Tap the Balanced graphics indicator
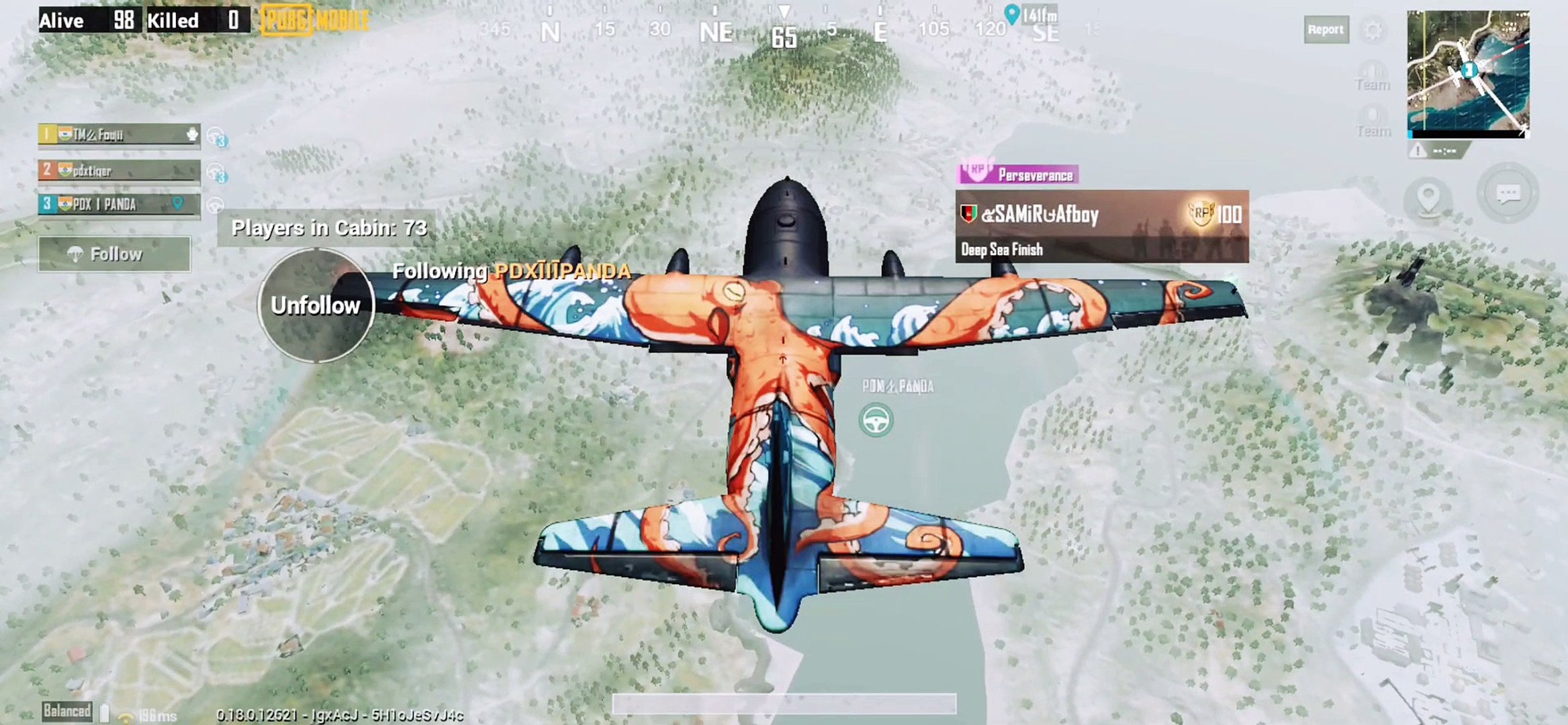The height and width of the screenshot is (725, 1568). click(66, 711)
